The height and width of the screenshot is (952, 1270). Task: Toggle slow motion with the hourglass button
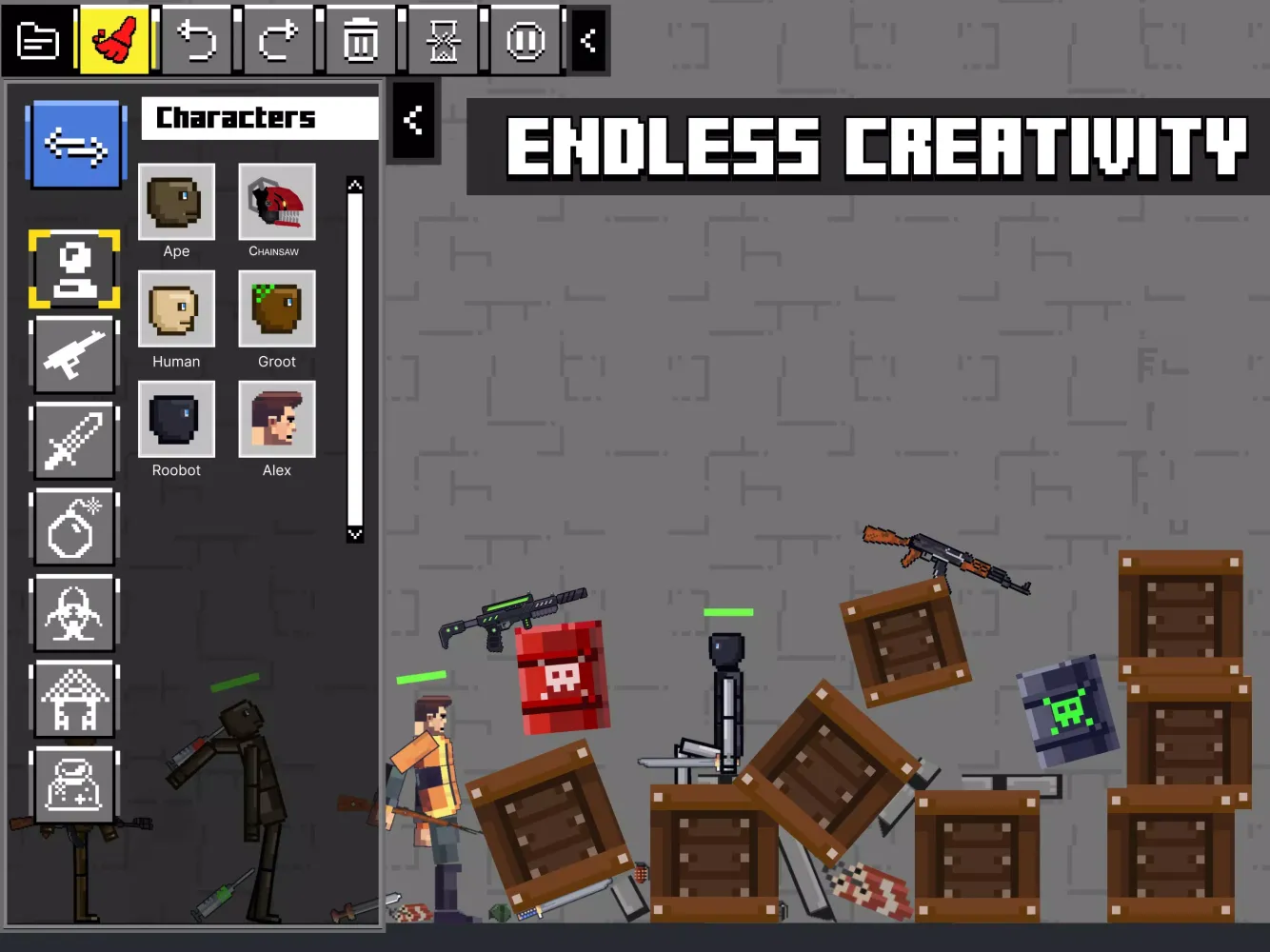click(443, 40)
